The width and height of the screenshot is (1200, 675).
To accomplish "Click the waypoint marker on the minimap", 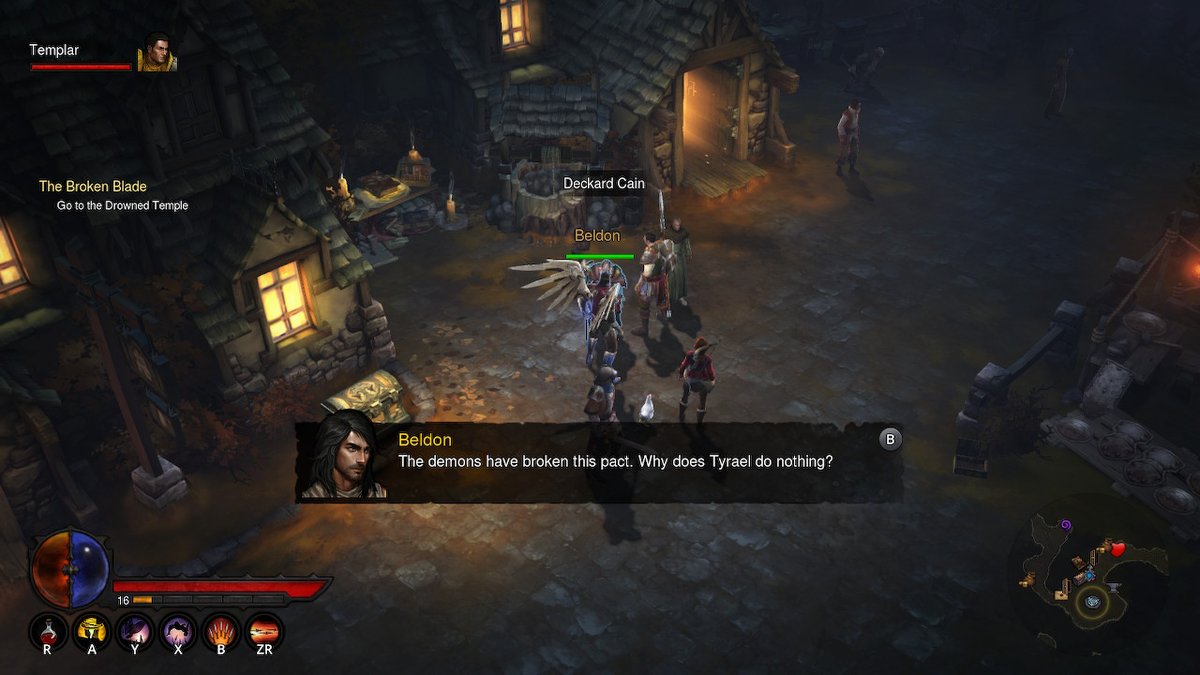I will pyautogui.click(x=1093, y=600).
